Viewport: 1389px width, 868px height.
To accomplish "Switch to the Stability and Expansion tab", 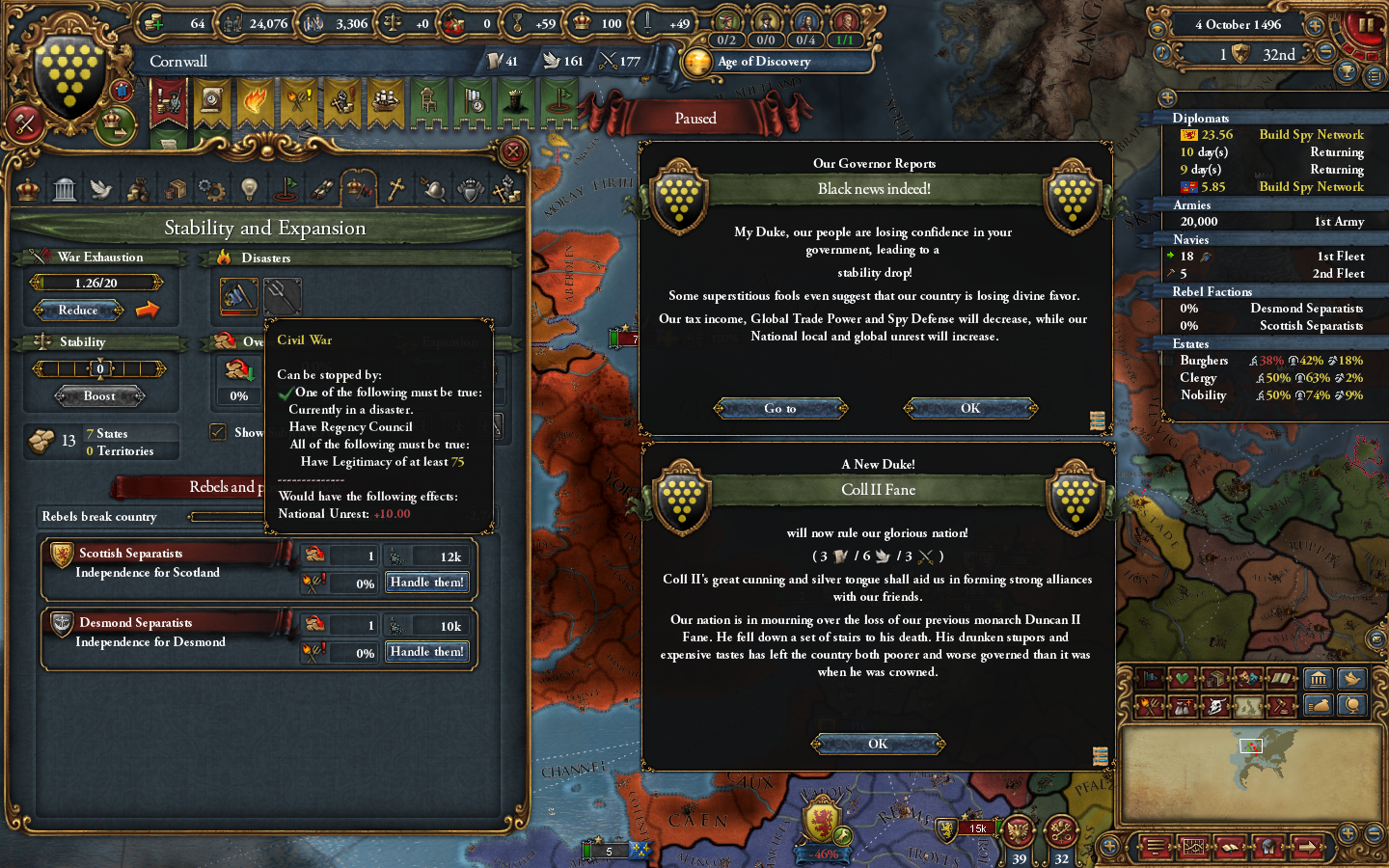I will (359, 189).
